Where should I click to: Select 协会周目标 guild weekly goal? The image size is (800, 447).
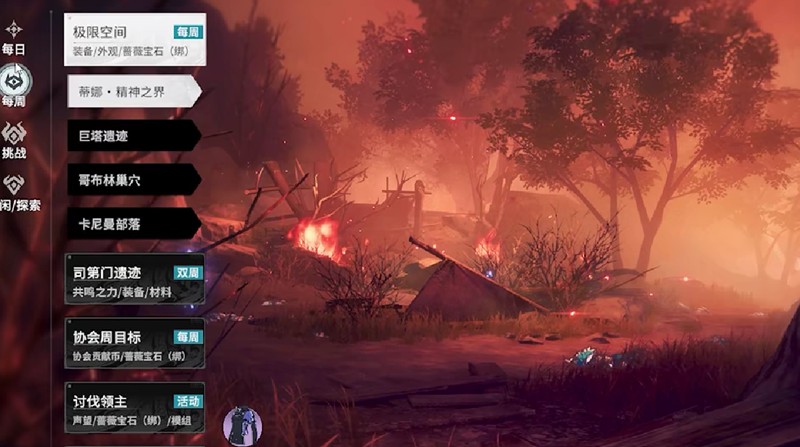coord(135,344)
